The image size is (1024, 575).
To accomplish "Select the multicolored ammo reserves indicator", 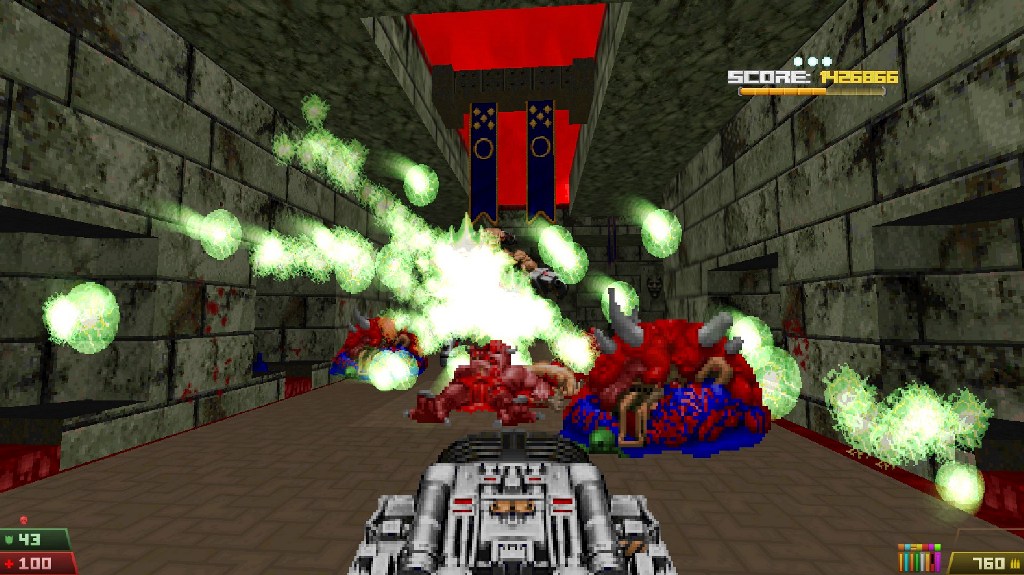I will [920, 559].
